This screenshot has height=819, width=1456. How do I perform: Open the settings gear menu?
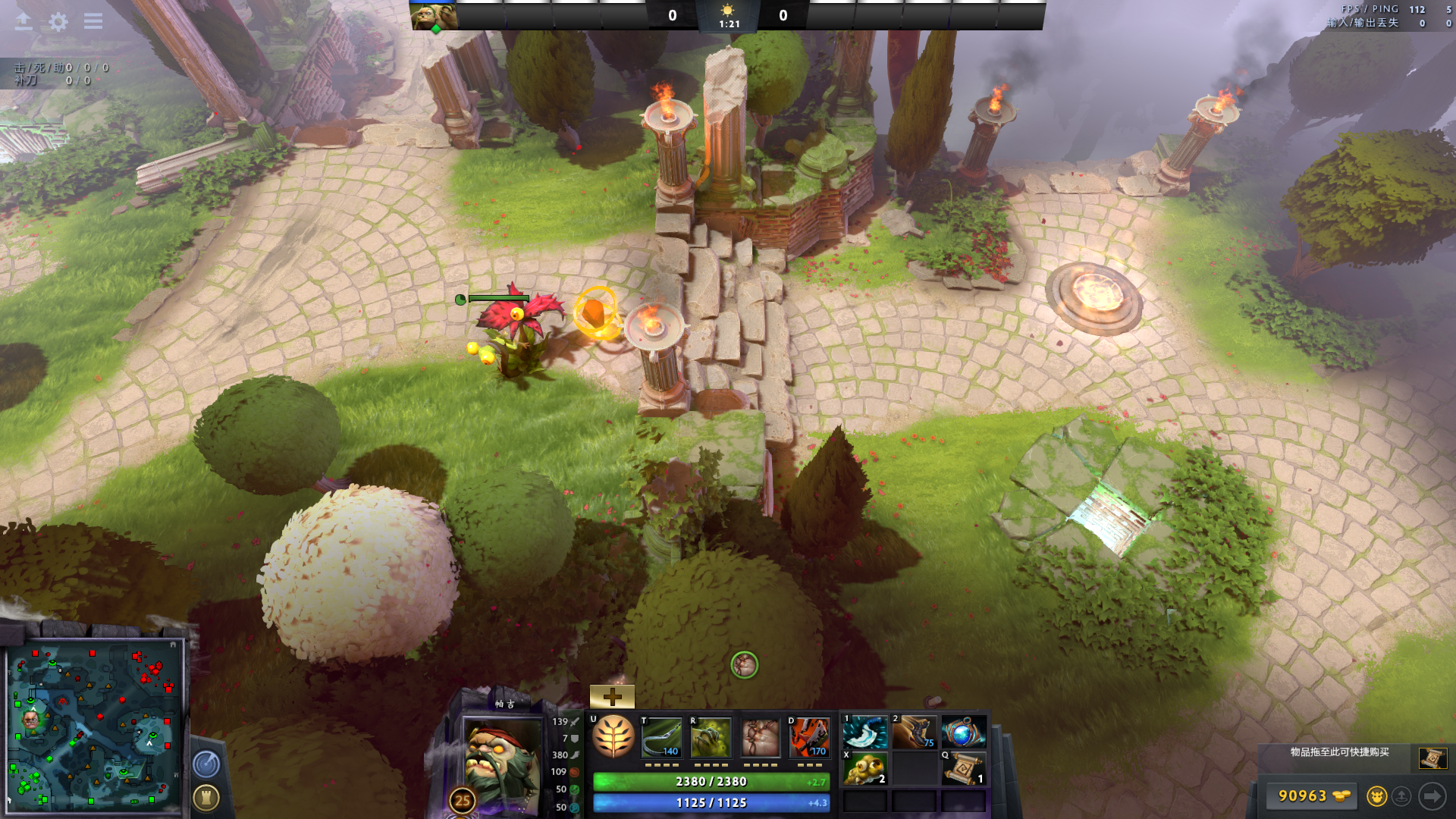tap(58, 21)
